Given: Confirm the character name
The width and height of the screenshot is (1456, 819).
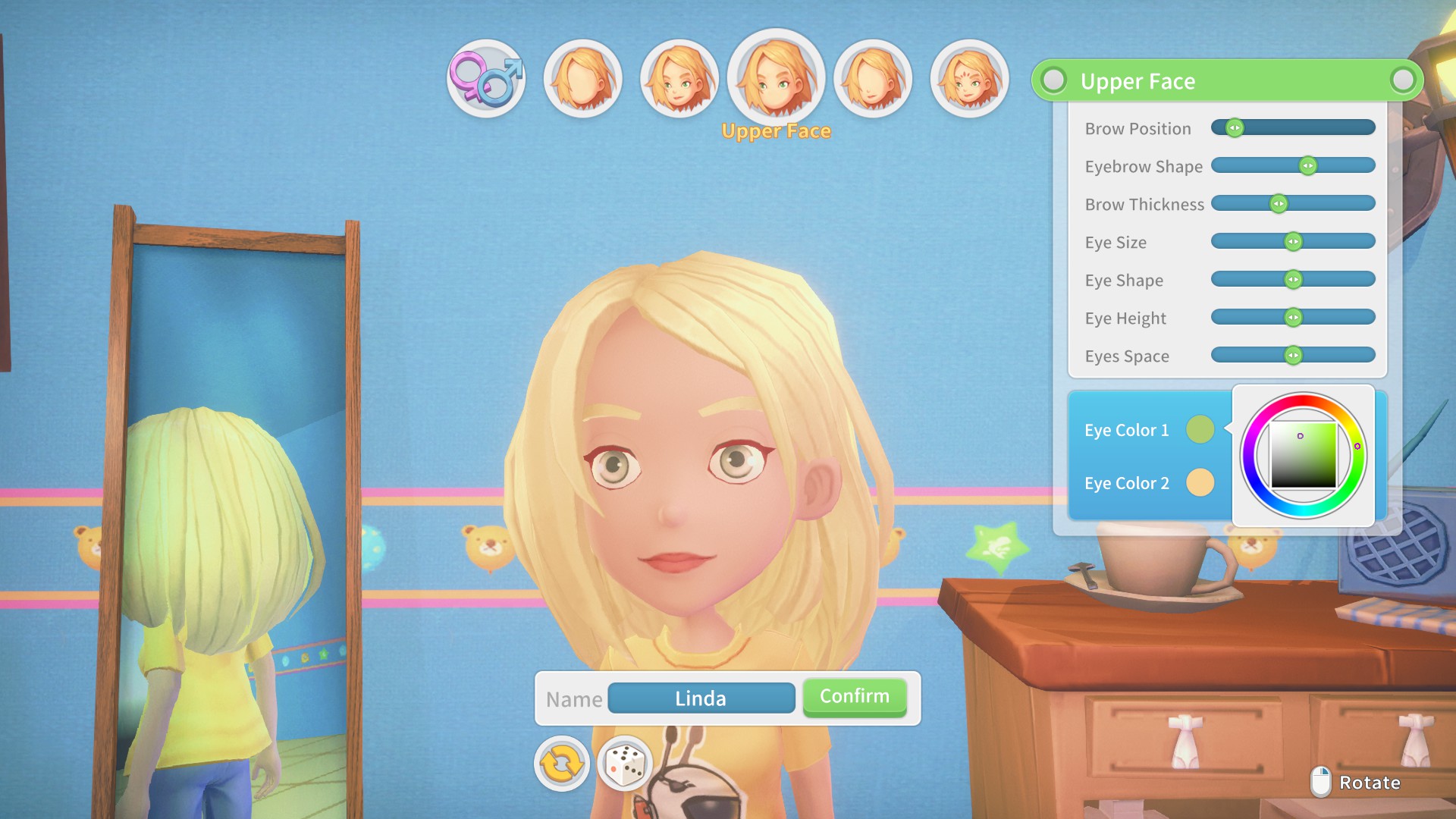Looking at the screenshot, I should (x=854, y=697).
